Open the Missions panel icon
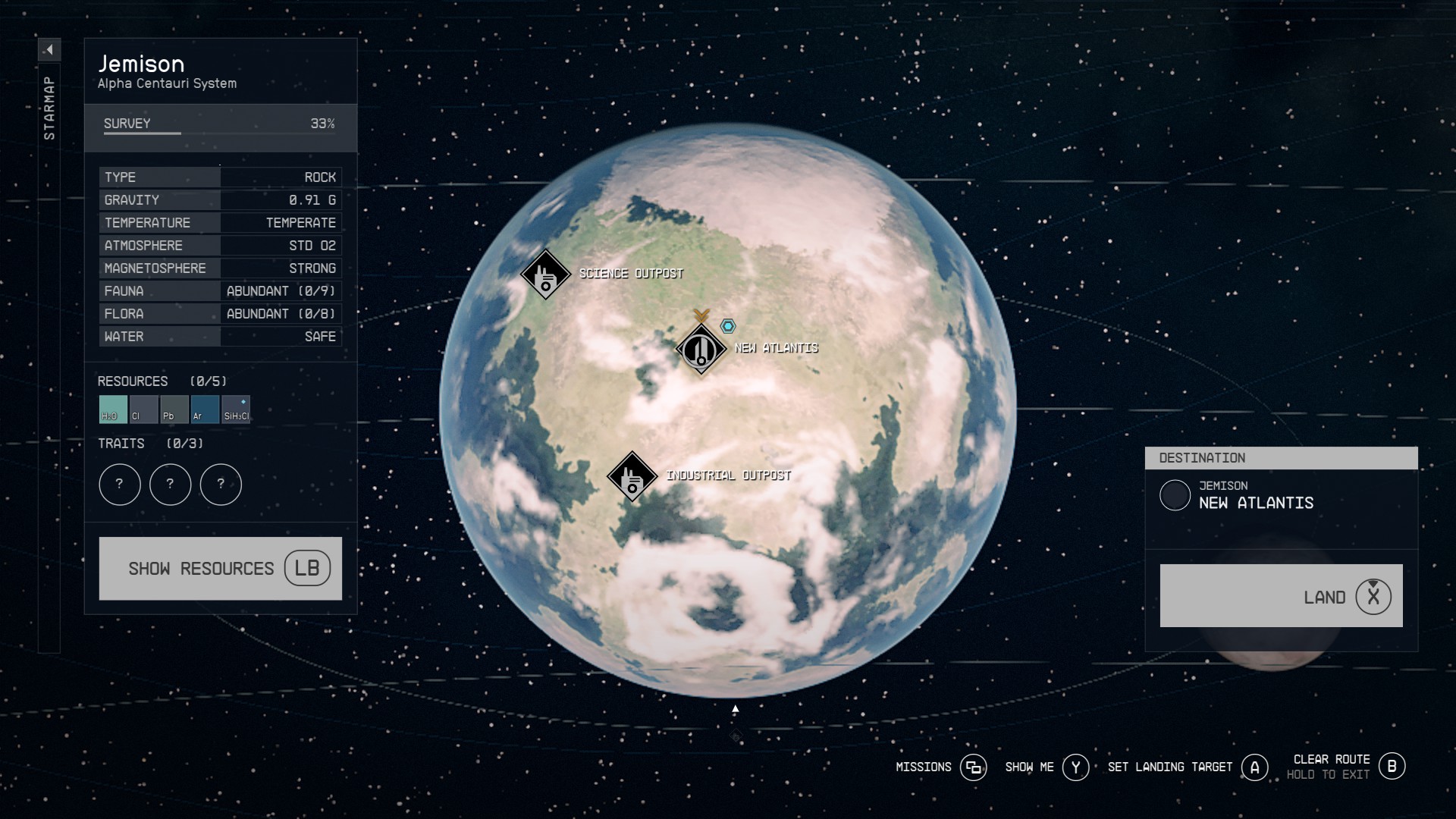Viewport: 1456px width, 819px height. 975,767
